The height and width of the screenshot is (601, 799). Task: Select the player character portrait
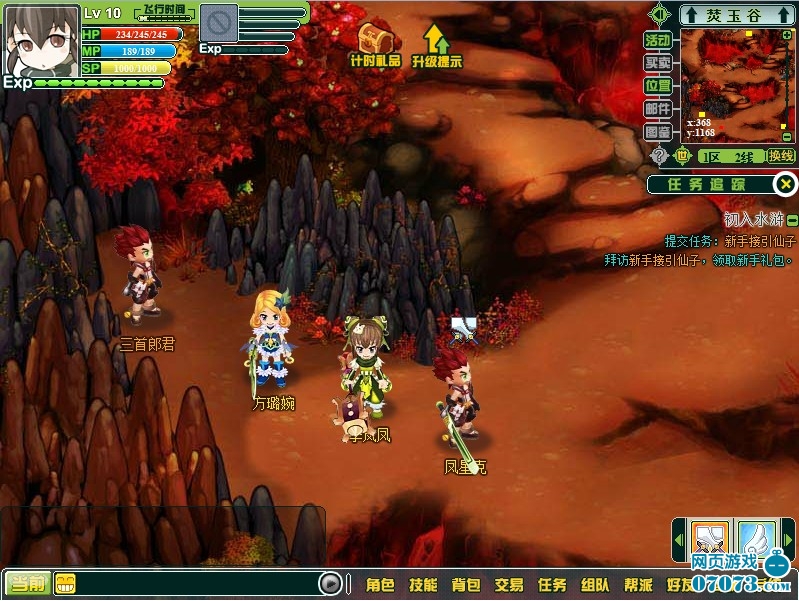pos(40,39)
